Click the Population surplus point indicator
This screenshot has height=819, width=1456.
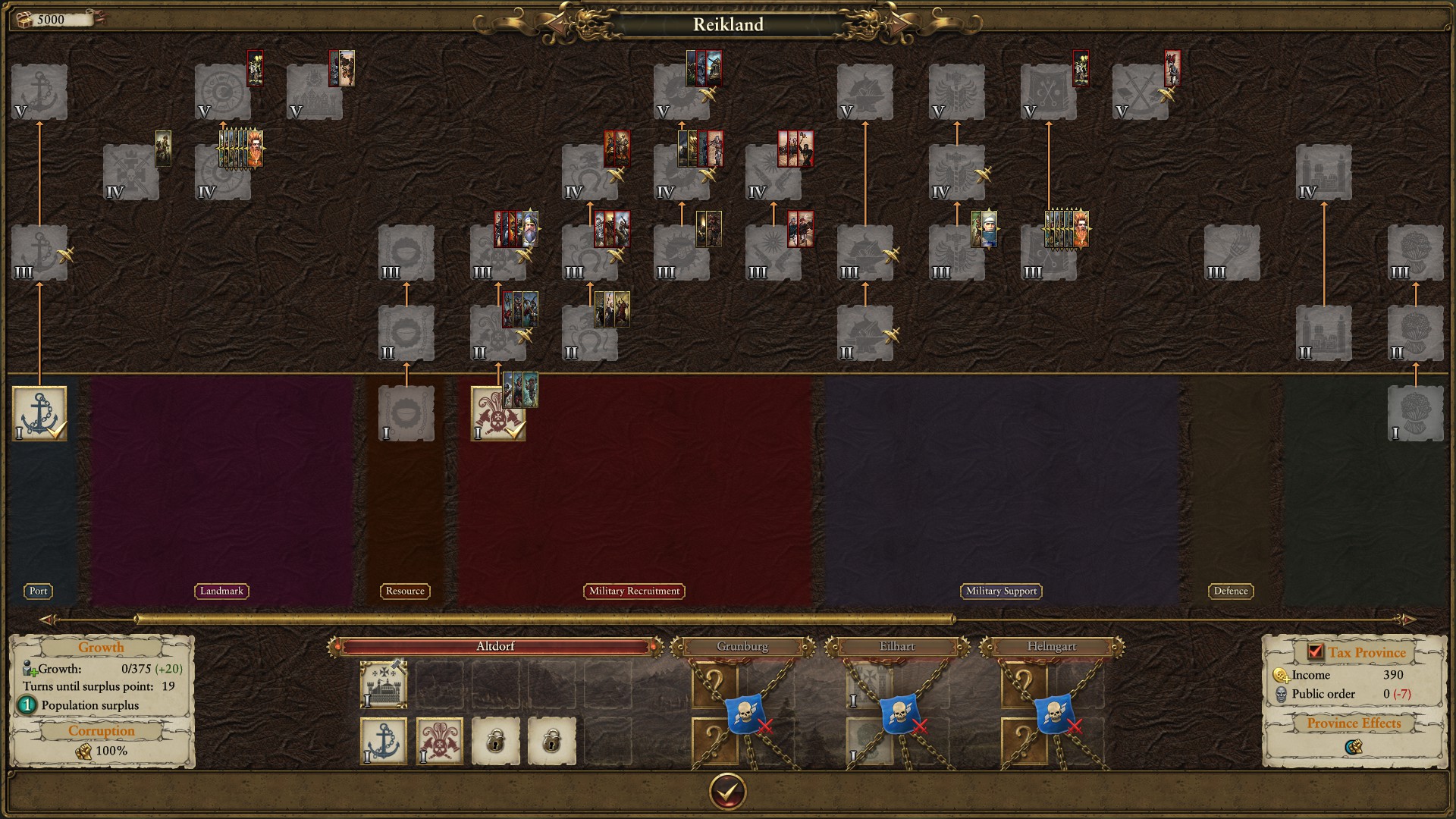[x=27, y=705]
